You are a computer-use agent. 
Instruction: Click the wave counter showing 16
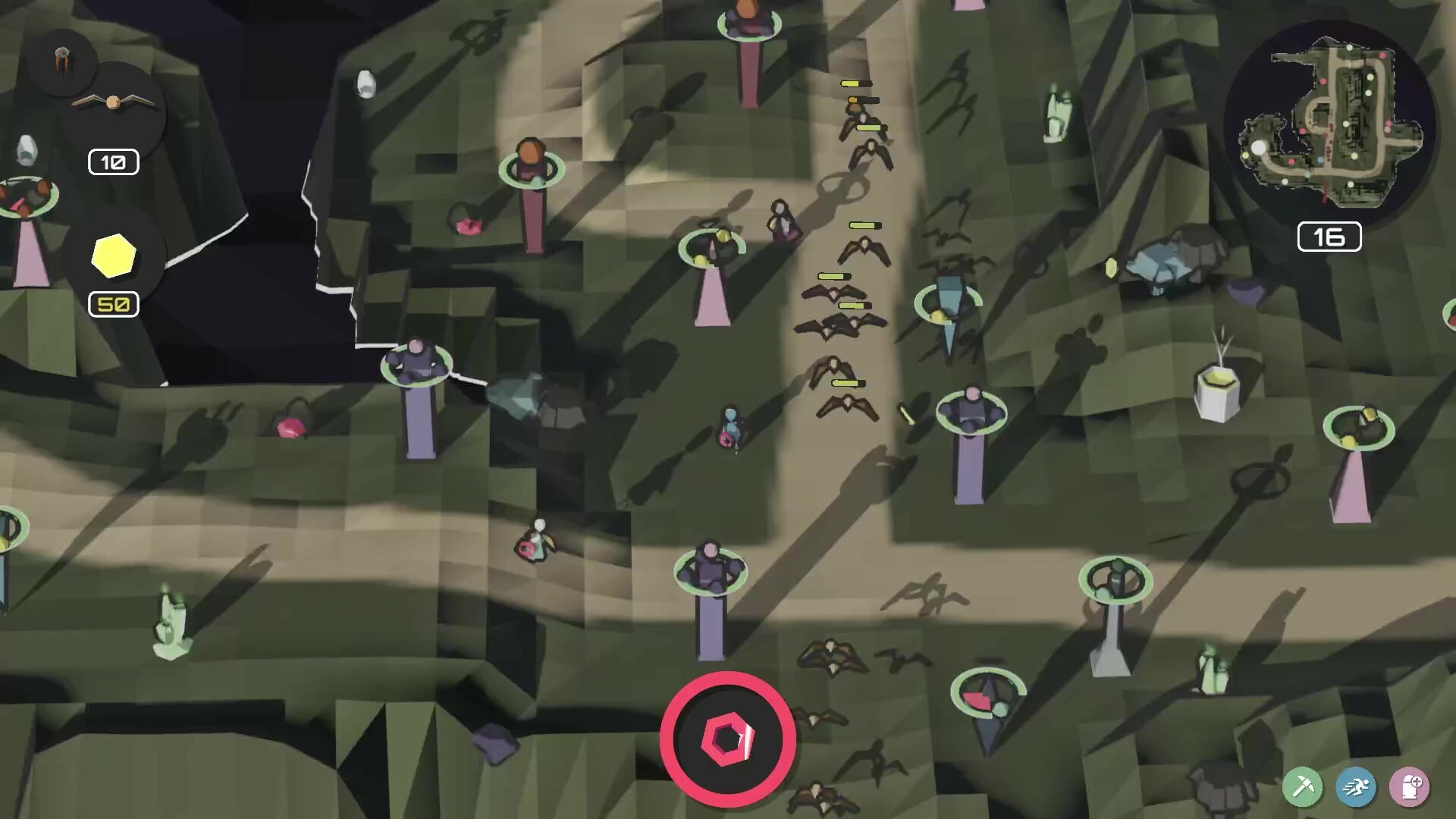(1328, 236)
